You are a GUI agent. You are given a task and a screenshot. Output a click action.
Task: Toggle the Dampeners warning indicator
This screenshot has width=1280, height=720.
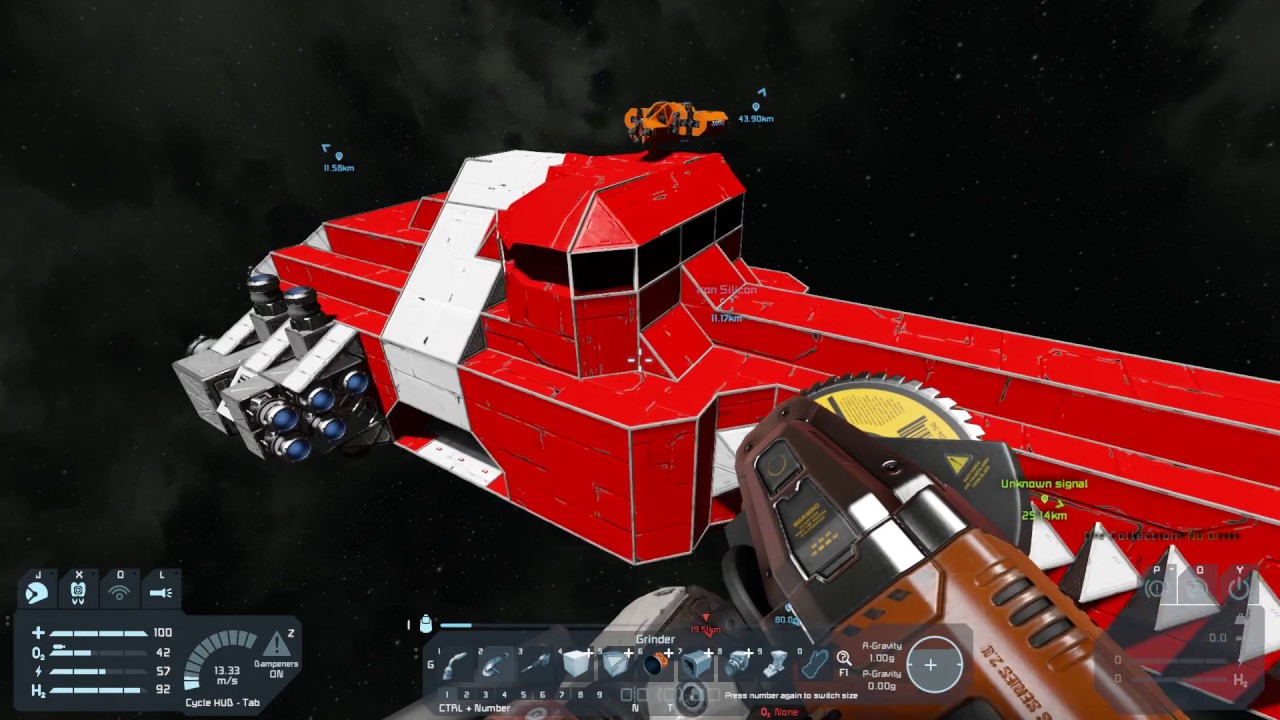click(x=276, y=646)
